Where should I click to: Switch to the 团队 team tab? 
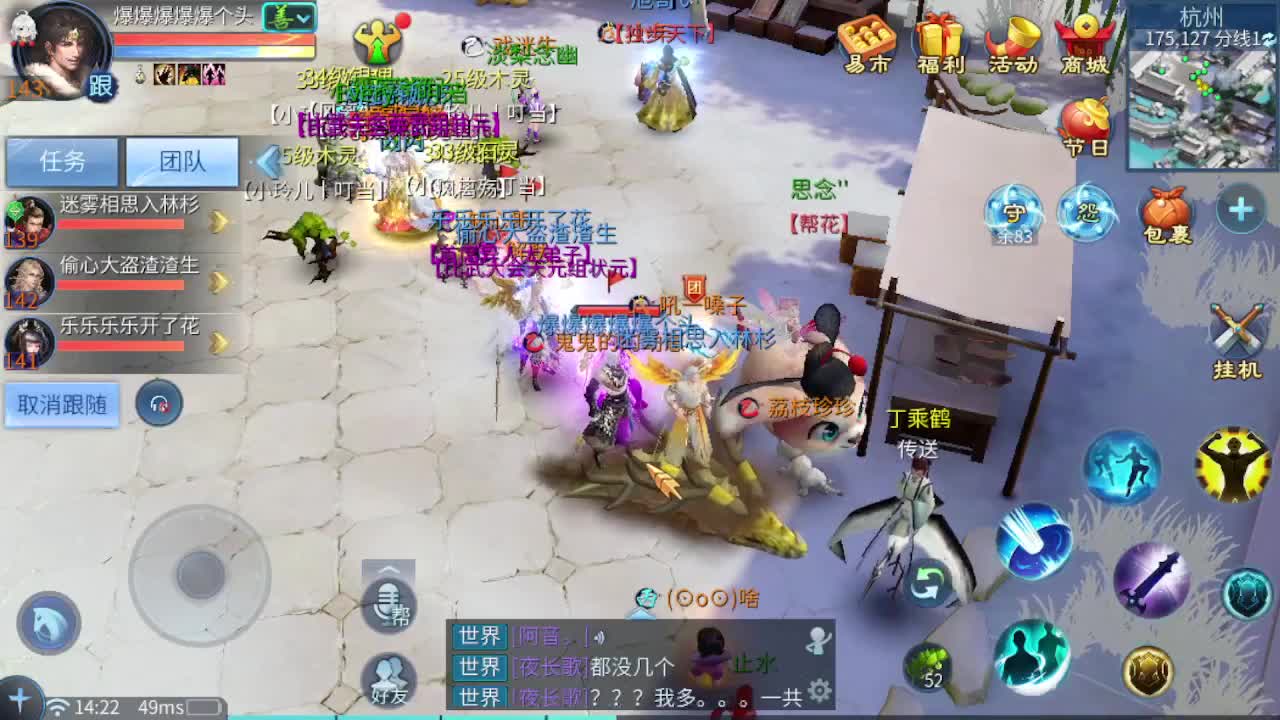coord(181,162)
